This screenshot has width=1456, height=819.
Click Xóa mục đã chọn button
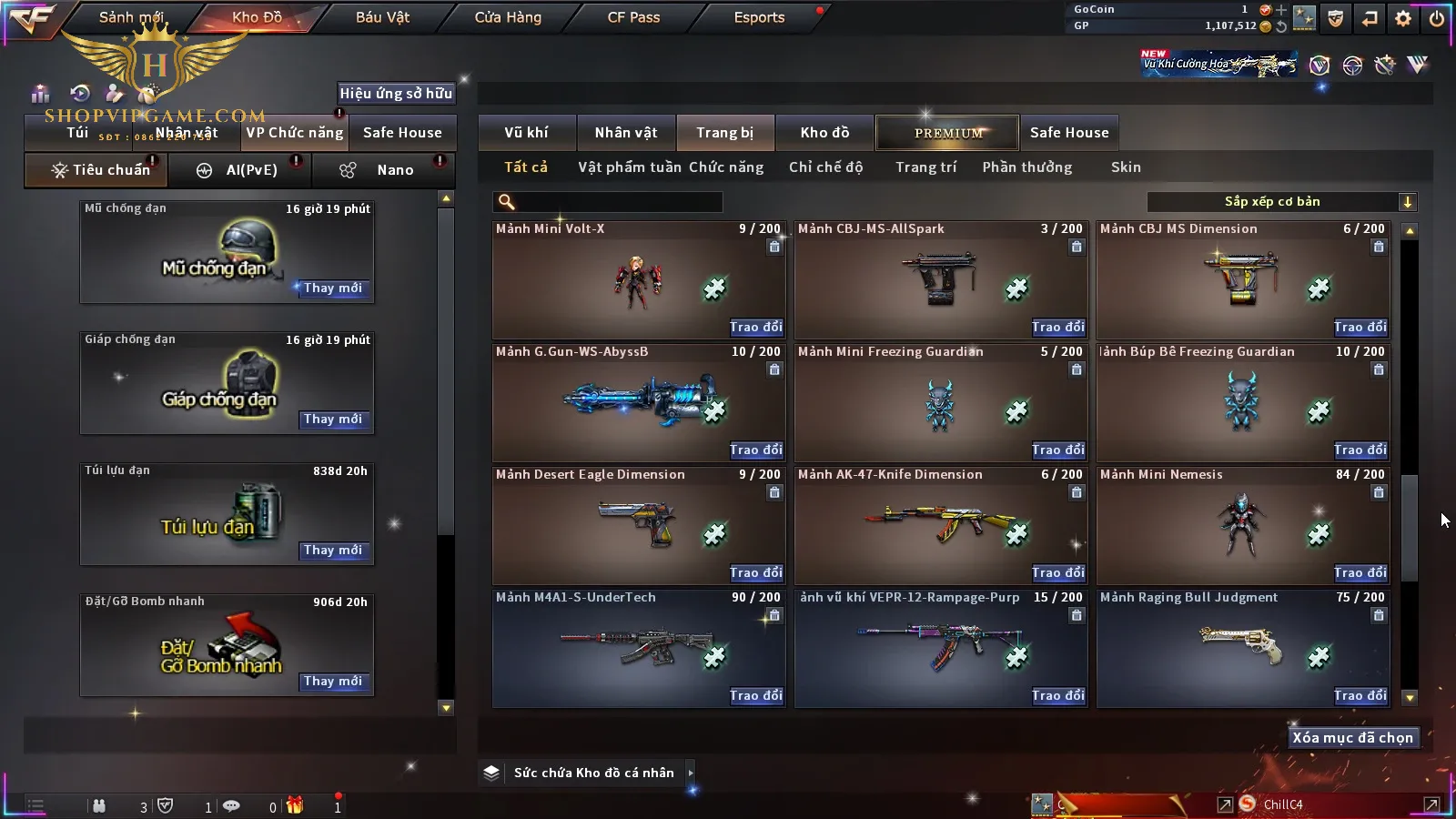1352,738
